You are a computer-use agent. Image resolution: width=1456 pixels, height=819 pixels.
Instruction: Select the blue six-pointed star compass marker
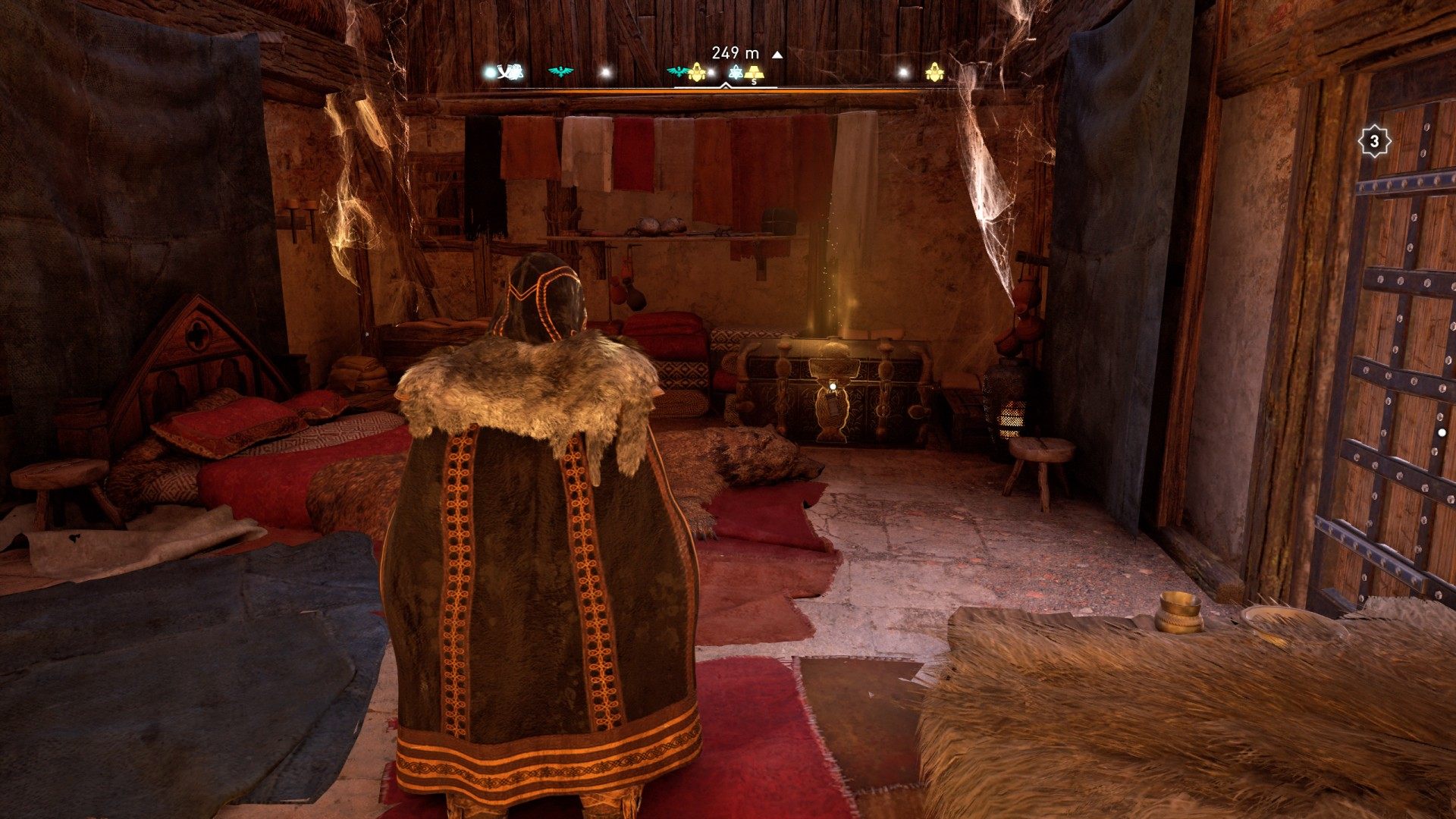tap(734, 73)
